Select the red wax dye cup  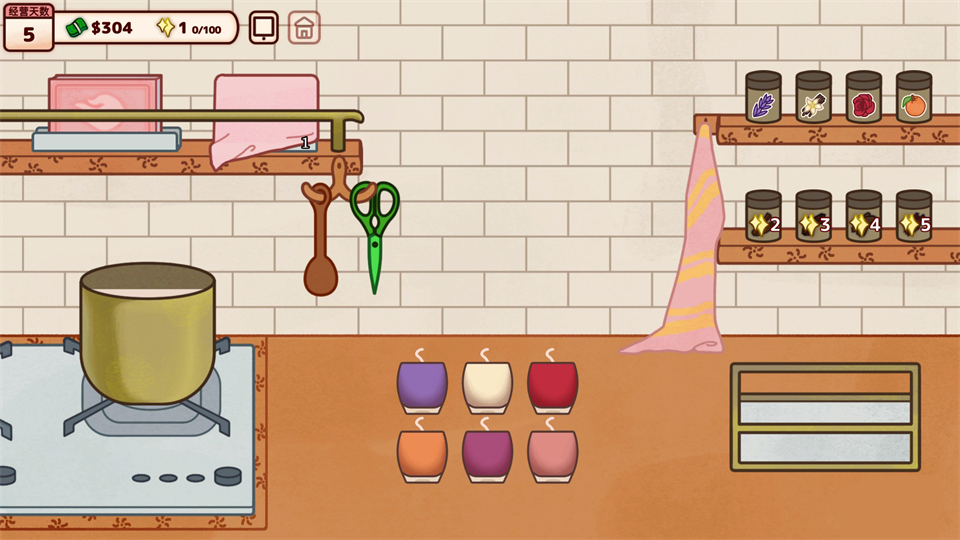[x=552, y=386]
